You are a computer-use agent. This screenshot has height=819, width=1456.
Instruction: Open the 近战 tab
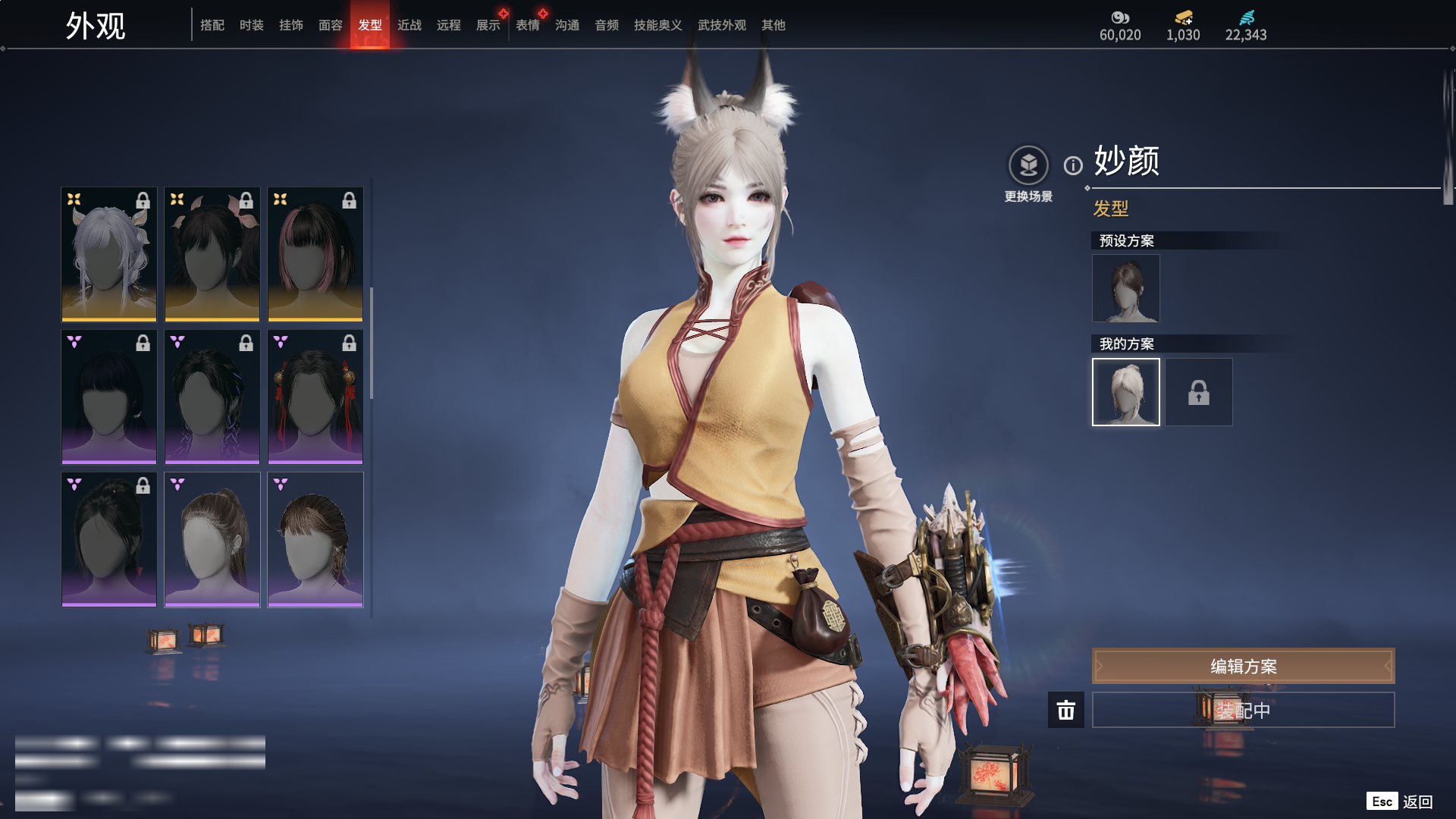click(x=409, y=25)
